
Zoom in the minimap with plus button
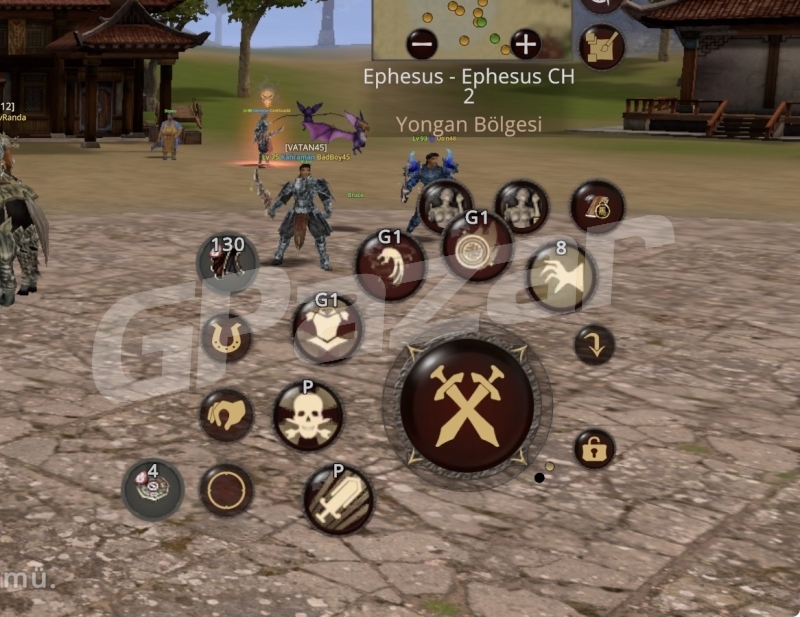coord(525,44)
